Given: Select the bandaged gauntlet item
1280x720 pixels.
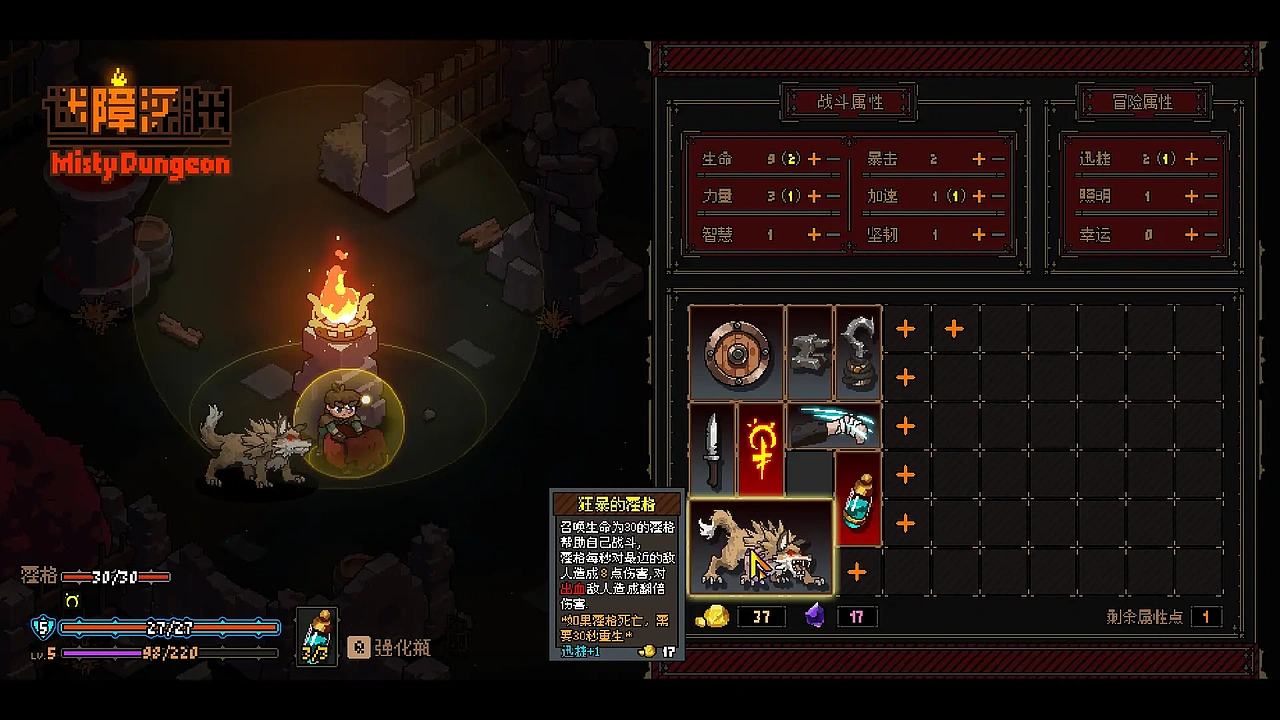Looking at the screenshot, I should coord(833,425).
